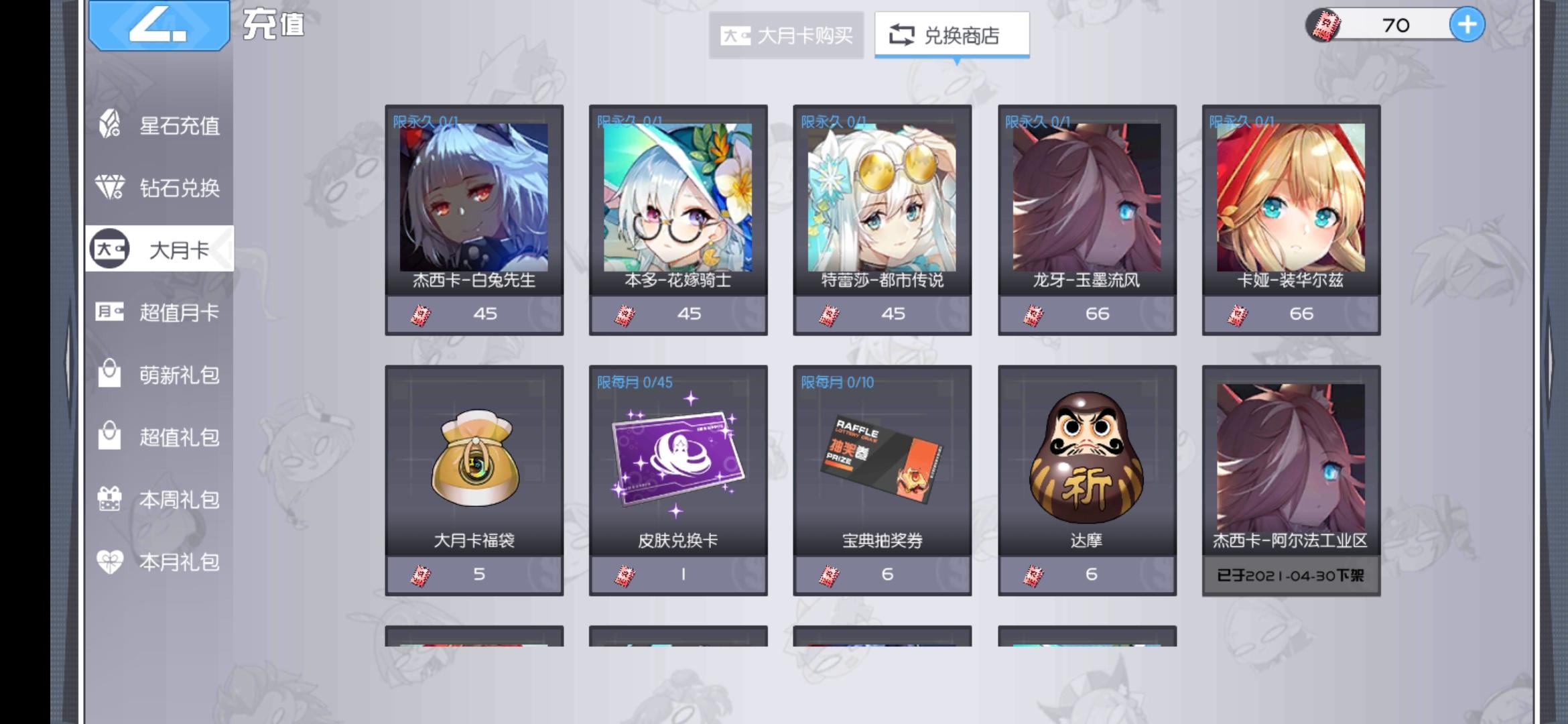Select the 萌新礼包 newbie pack icon
1568x724 pixels.
tap(111, 375)
